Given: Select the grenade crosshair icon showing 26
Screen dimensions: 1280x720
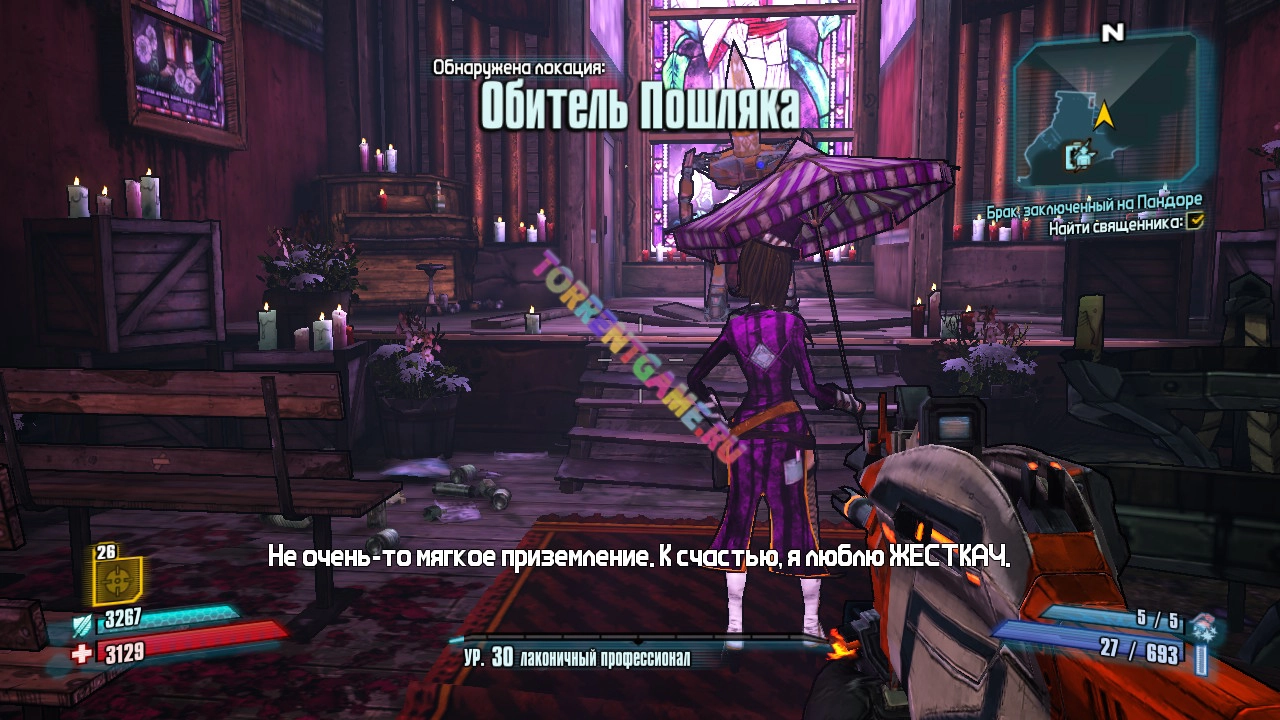Looking at the screenshot, I should tap(118, 580).
